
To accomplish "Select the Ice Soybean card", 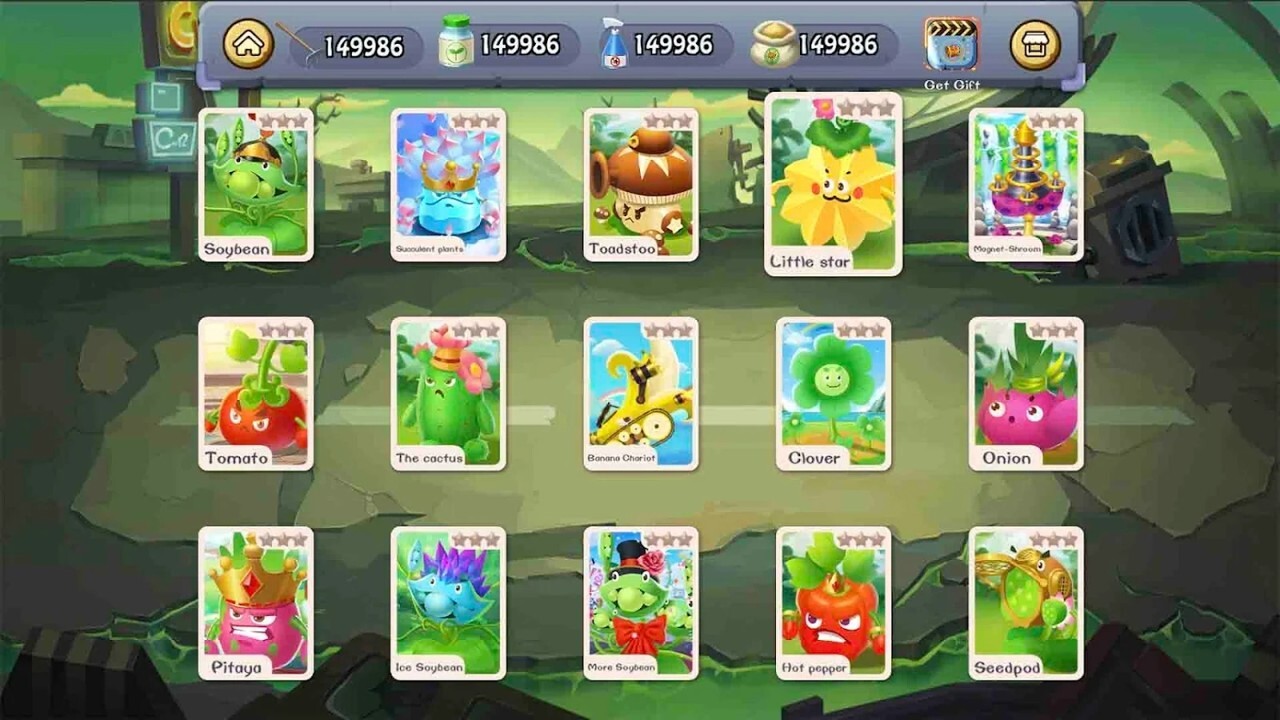I will (448, 603).
